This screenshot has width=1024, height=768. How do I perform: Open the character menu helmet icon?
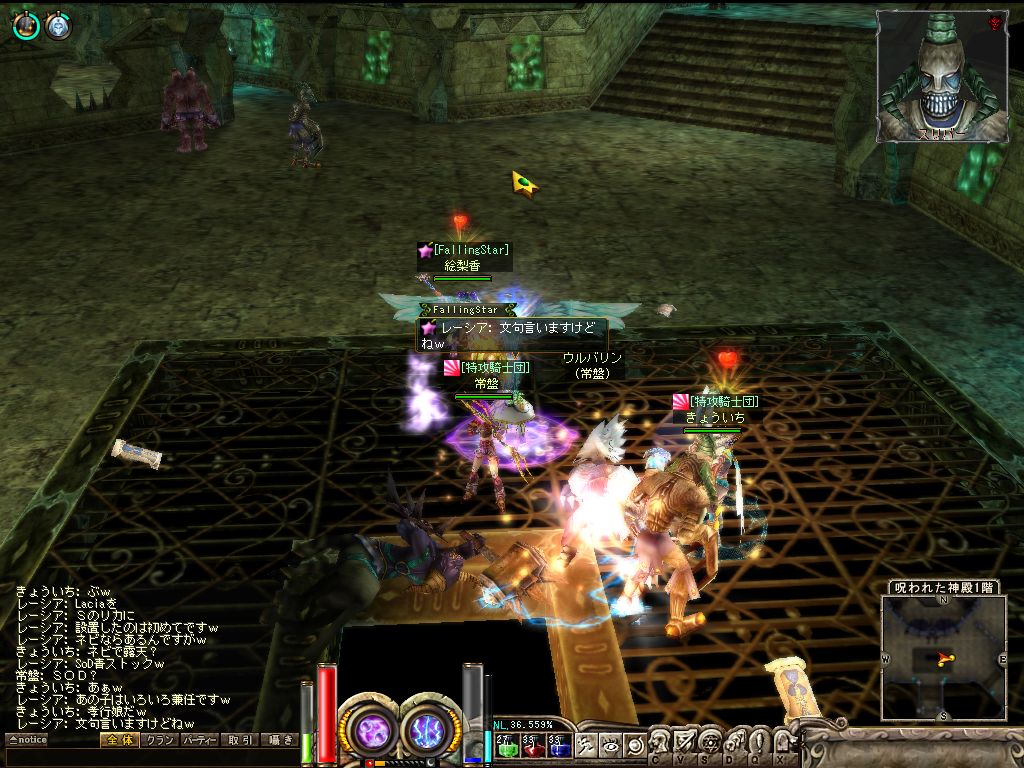coord(661,741)
